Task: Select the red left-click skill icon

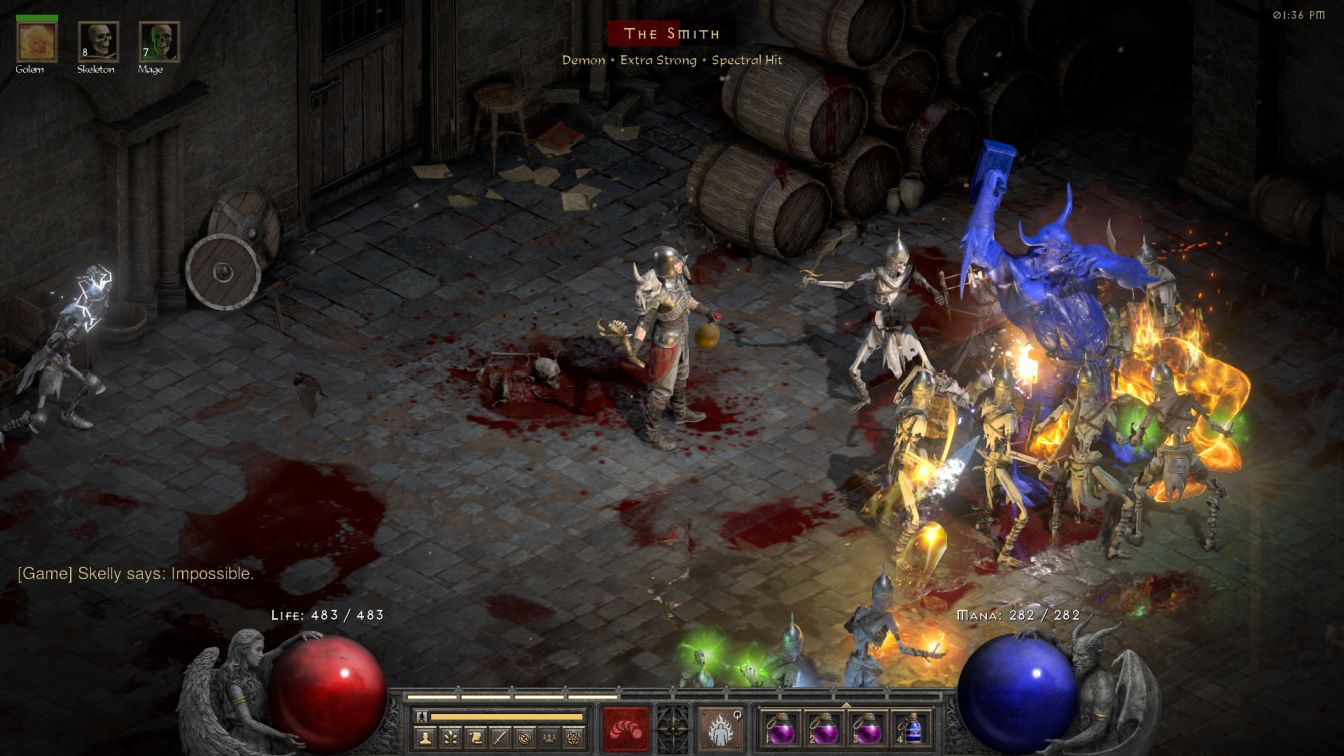Action: (x=625, y=727)
